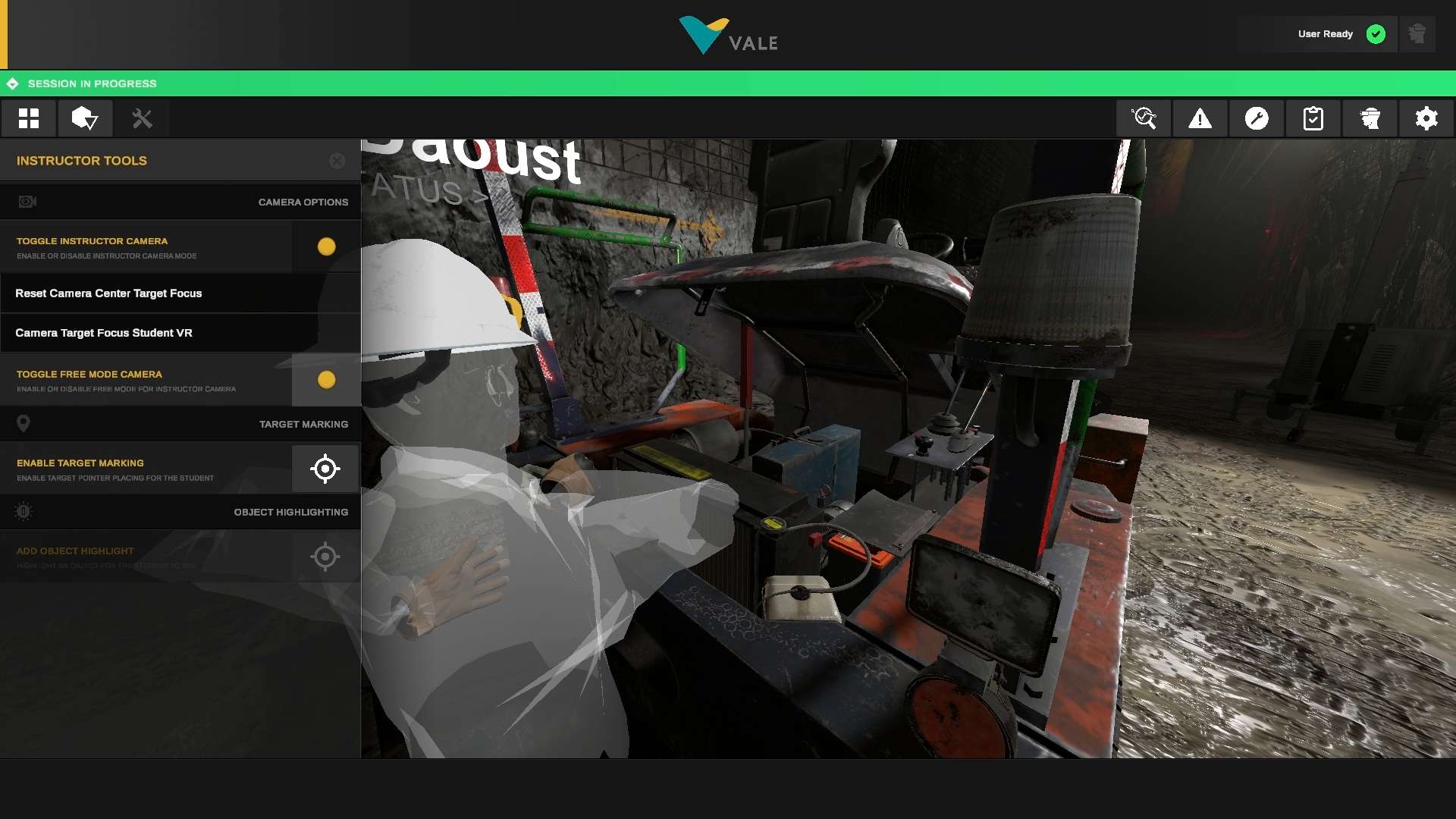Screen dimensions: 1456x819
Task: Open the dashboard grid menu
Action: (28, 118)
